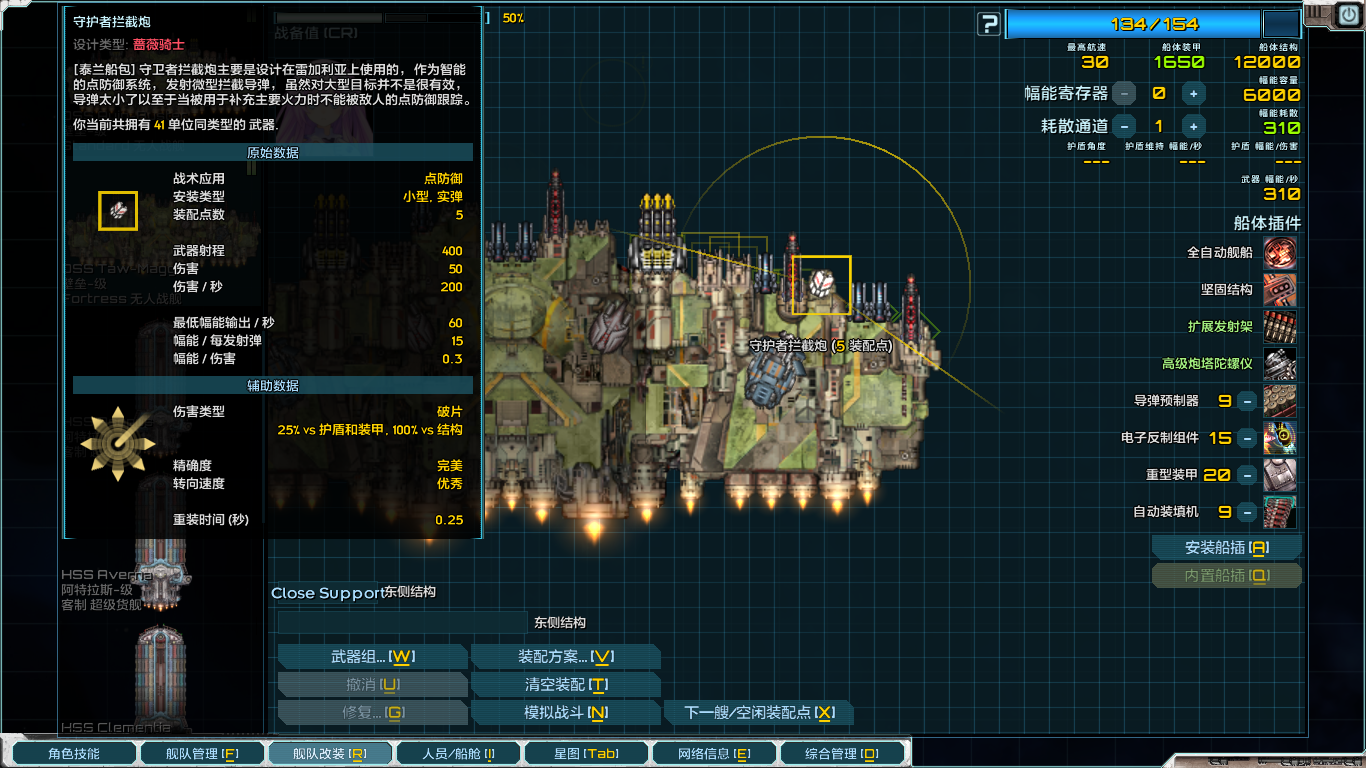Open the question-mark help icon
Viewport: 1366px width, 768px height.
tap(988, 24)
